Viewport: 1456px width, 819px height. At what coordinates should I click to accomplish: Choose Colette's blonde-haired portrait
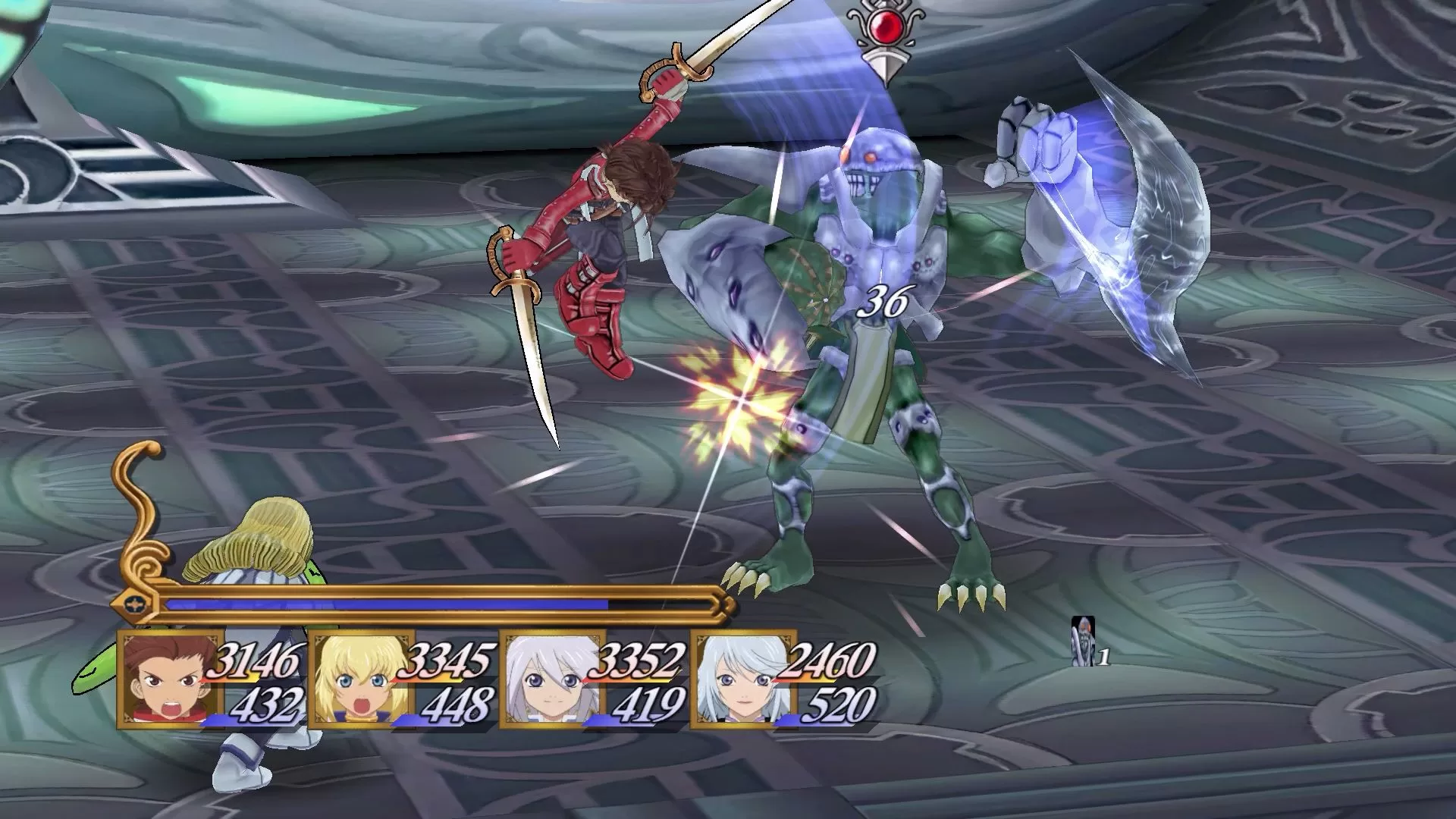pyautogui.click(x=361, y=679)
